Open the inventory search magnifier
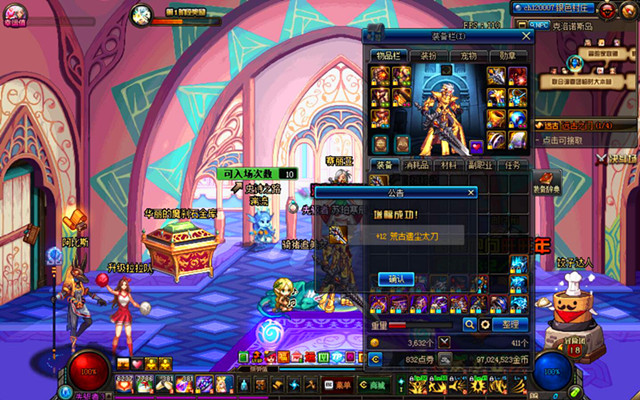This screenshot has height=400, width=640. point(469,324)
